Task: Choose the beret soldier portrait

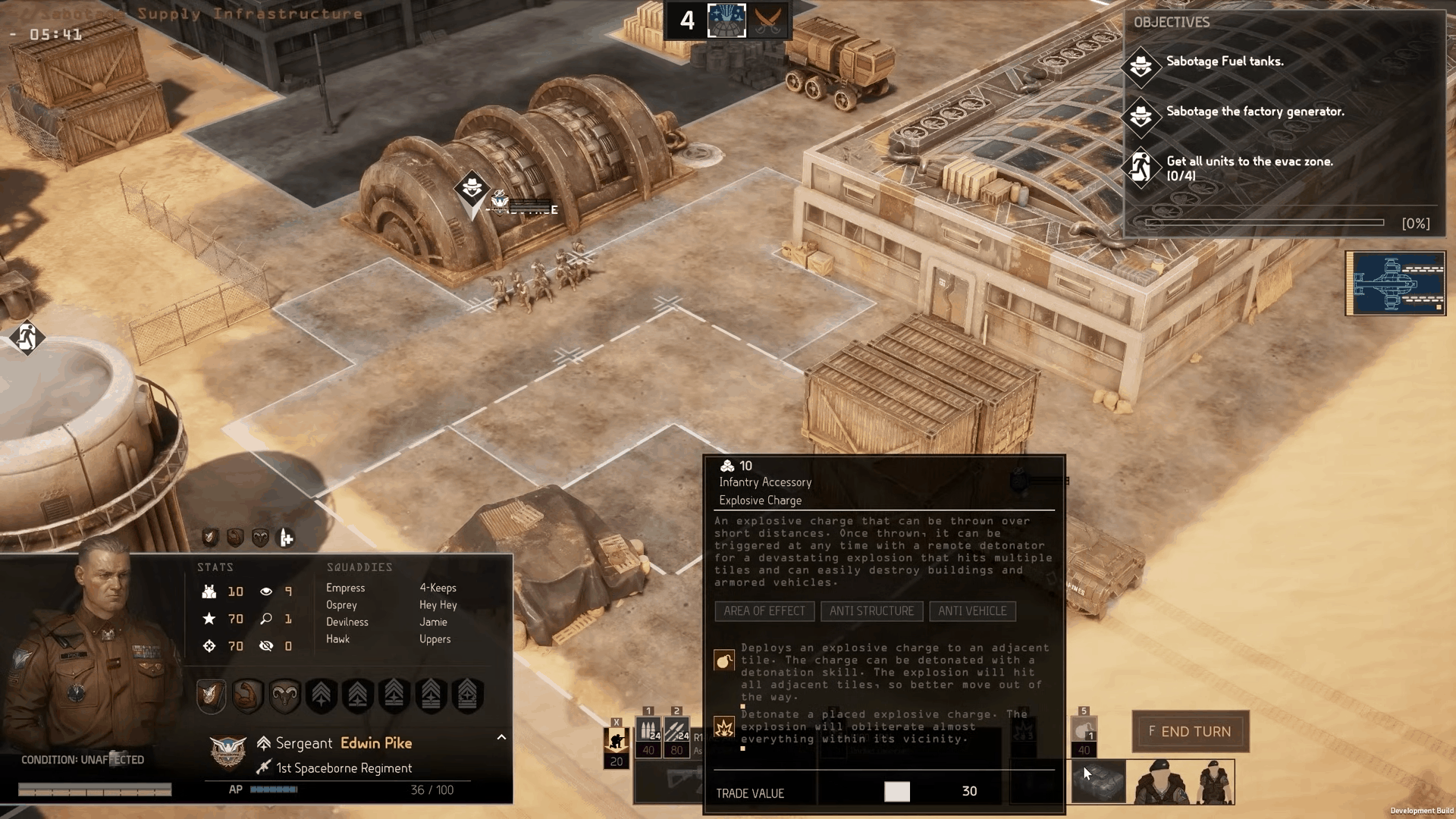Action: coord(1160,782)
